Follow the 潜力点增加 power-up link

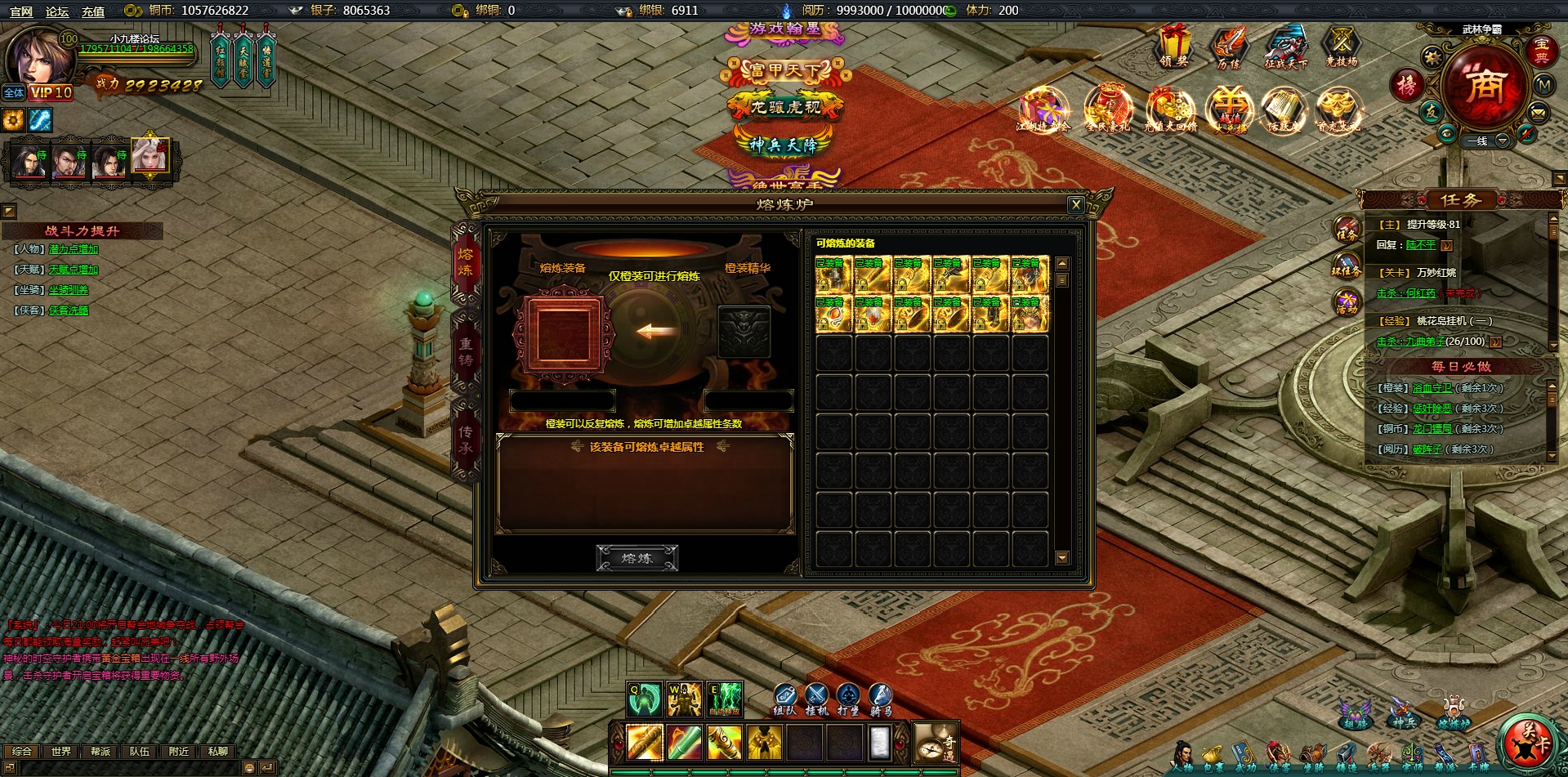(x=74, y=249)
